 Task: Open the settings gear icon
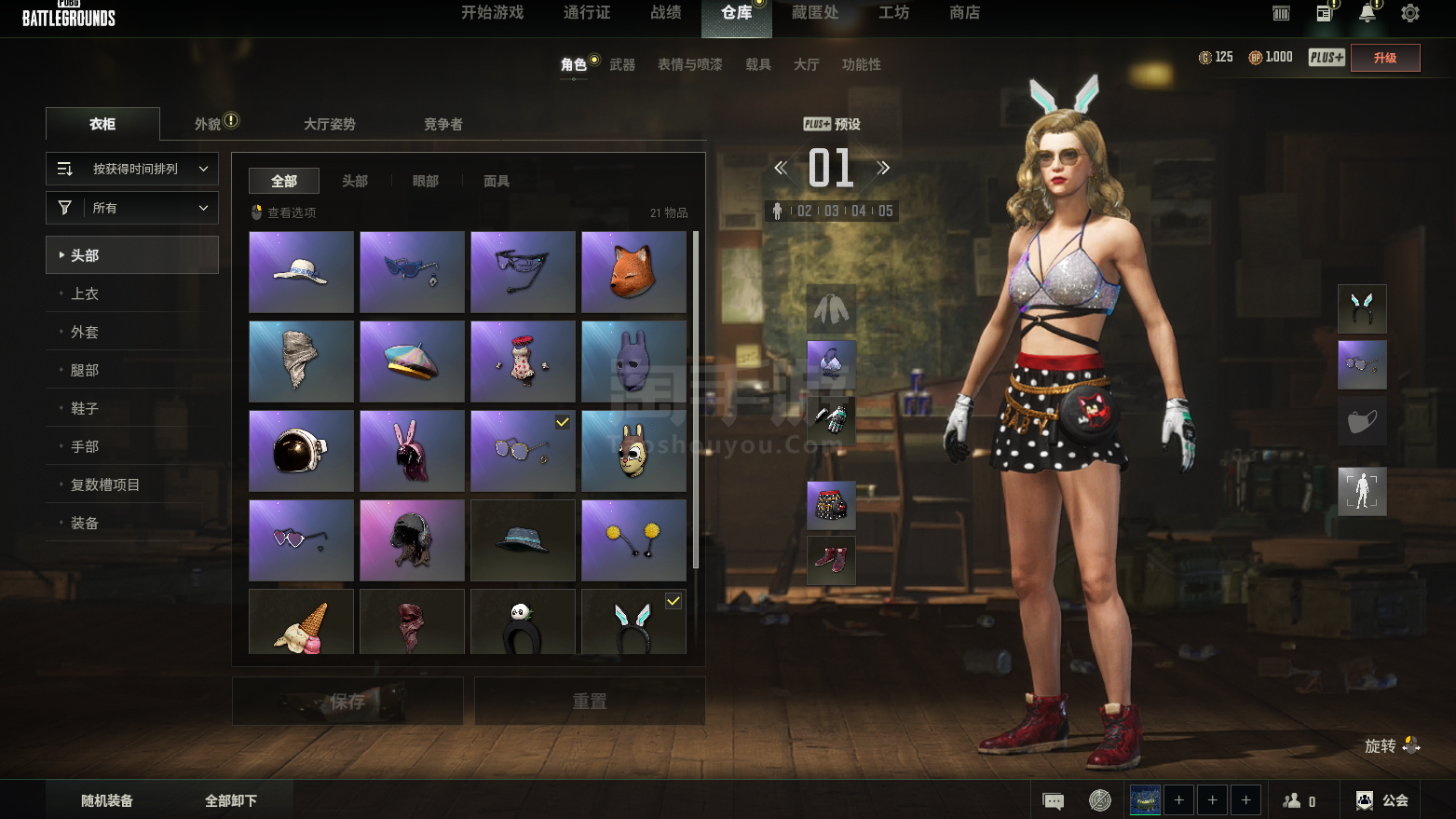1410,13
